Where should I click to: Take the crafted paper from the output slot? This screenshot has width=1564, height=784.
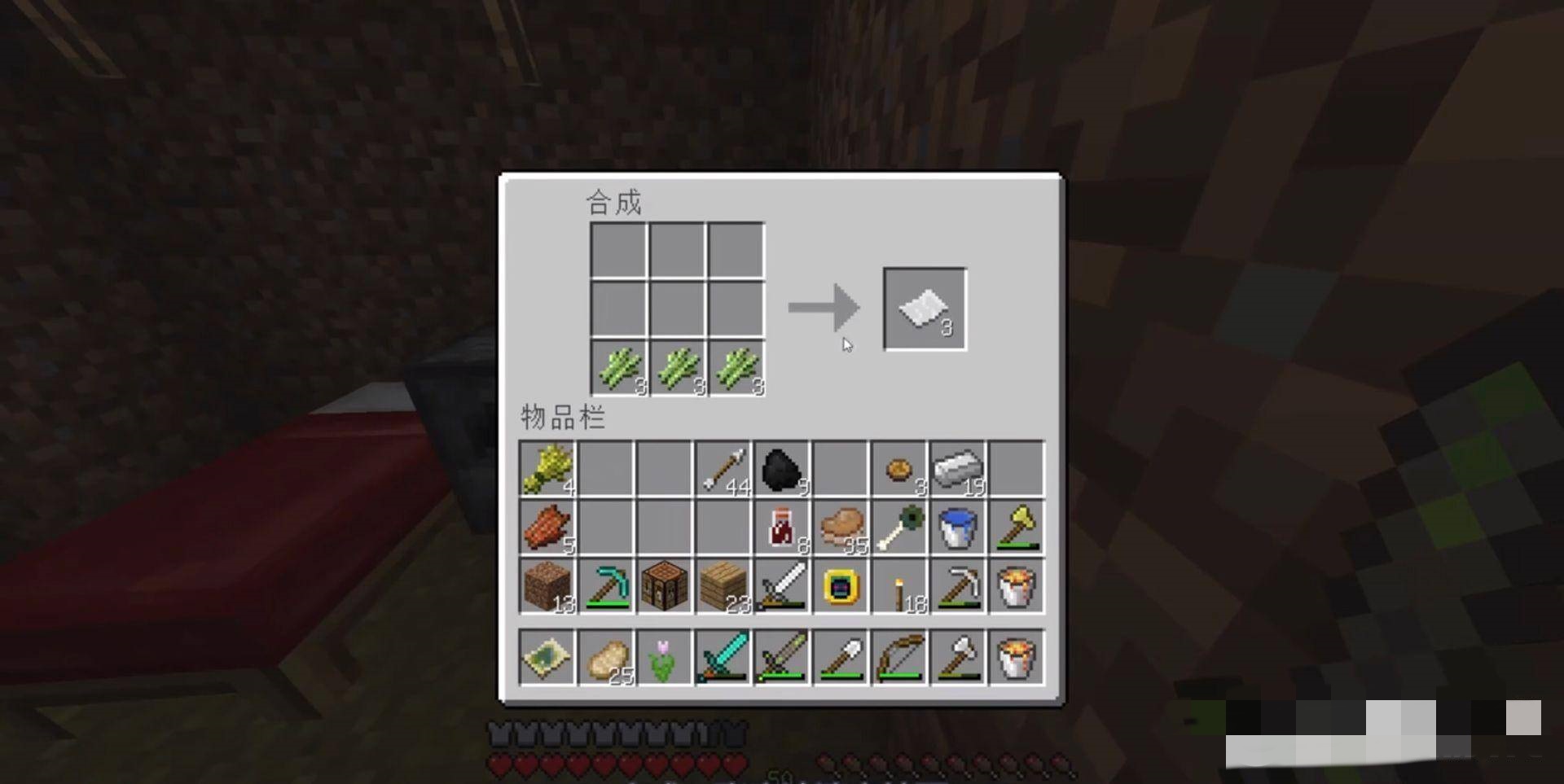(x=925, y=309)
